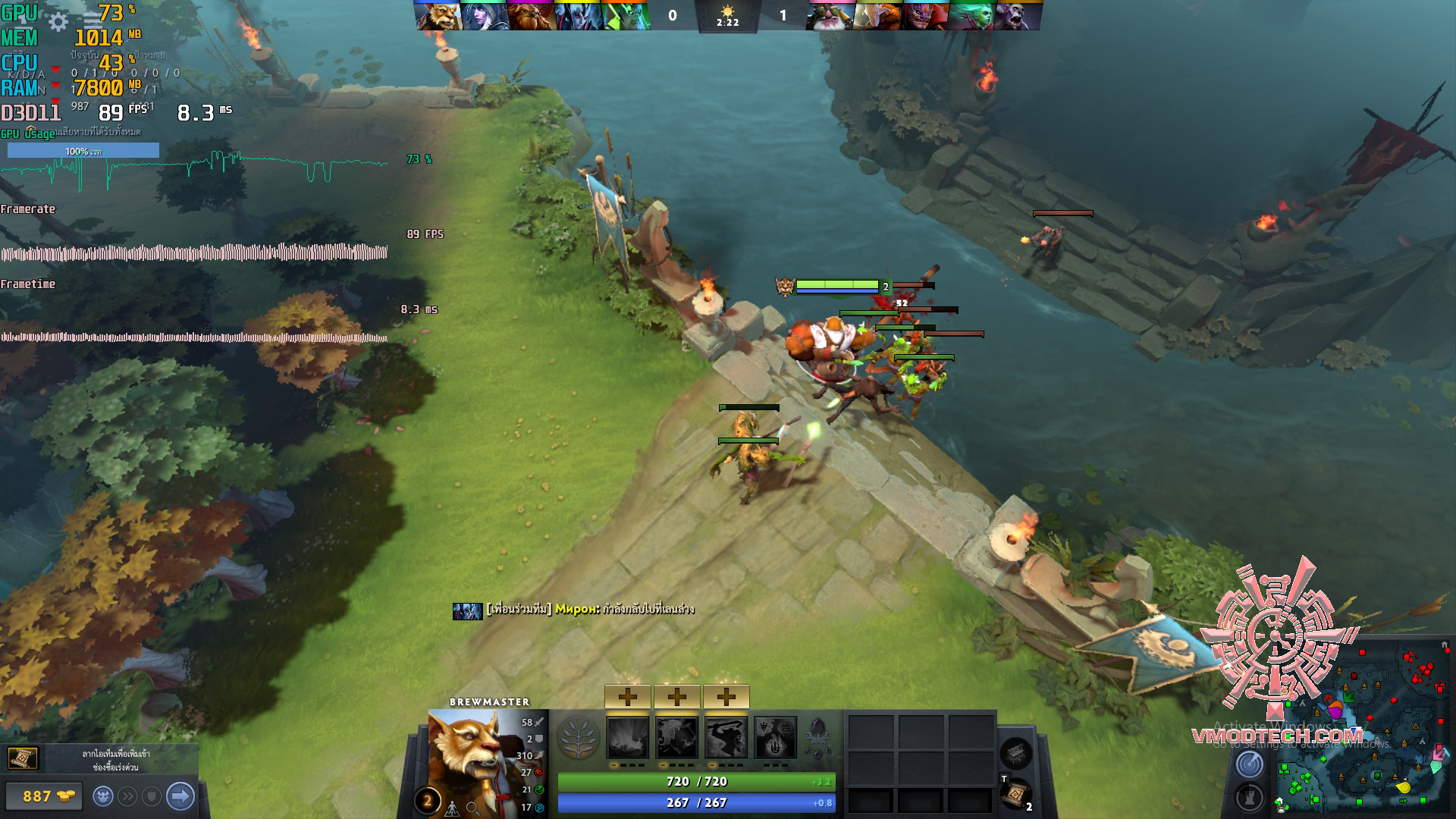Open the talent tree
Screen dimensions: 1456x819
(579, 737)
